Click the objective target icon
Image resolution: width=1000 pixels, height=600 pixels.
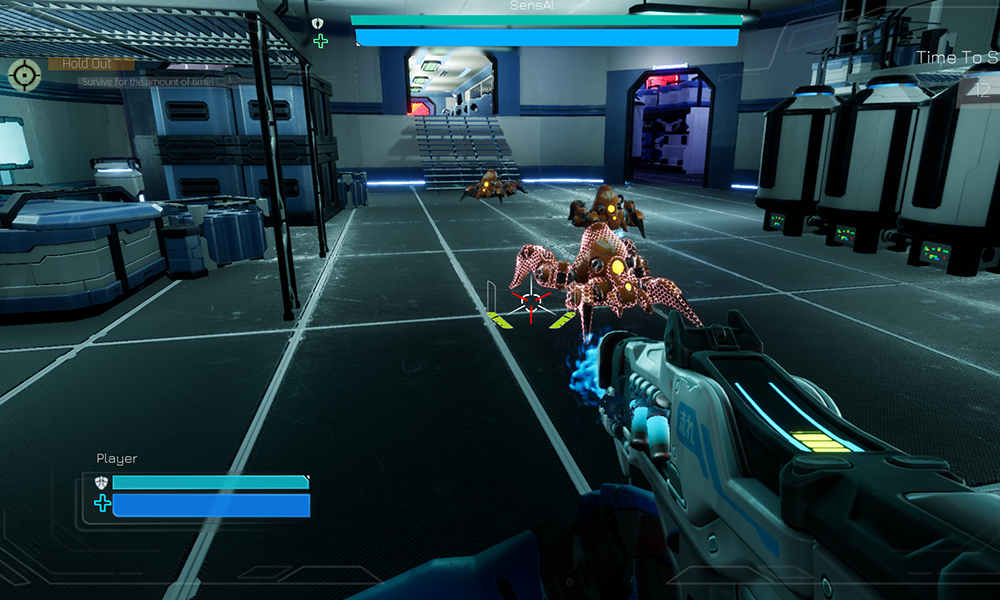point(23,74)
